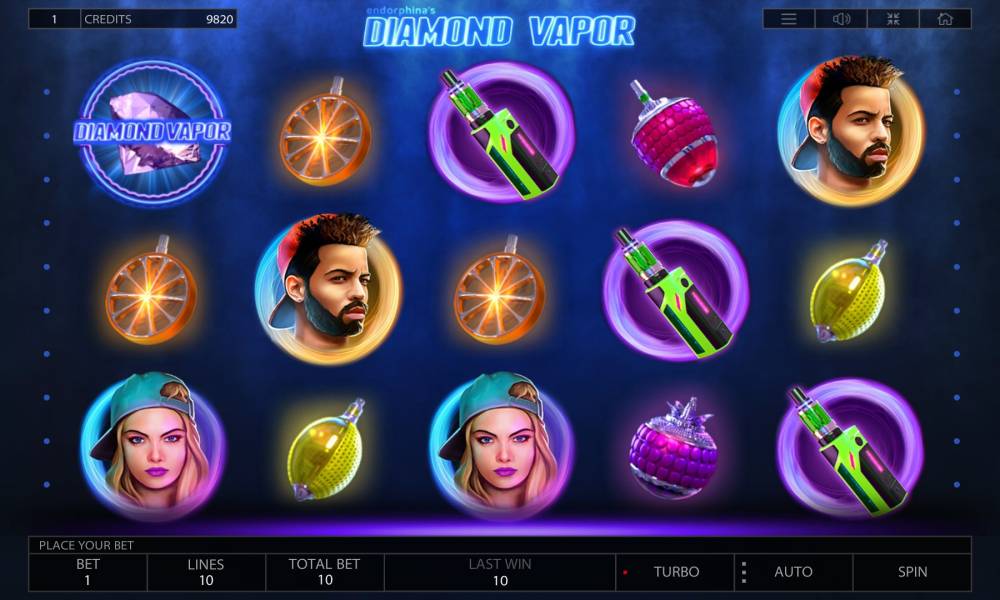The width and height of the screenshot is (1000, 600).
Task: Go to the home screen
Action: (x=945, y=19)
